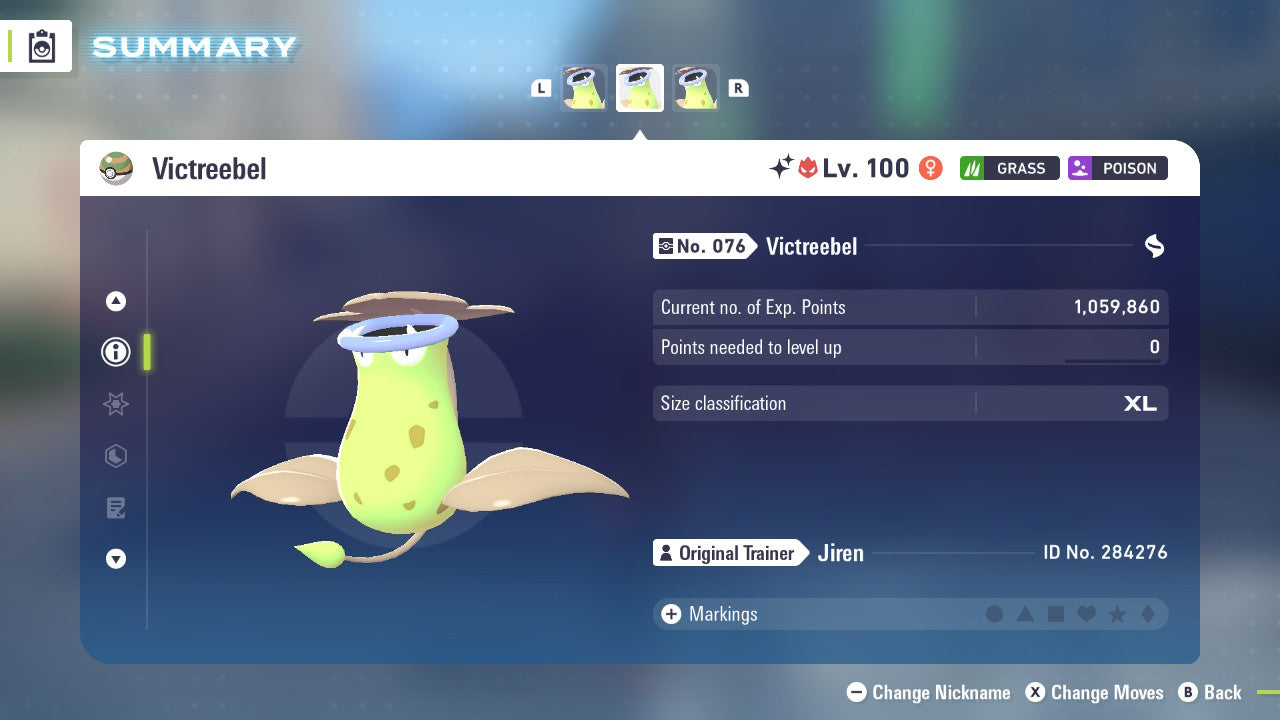
Task: Click the up arrow in sidebar
Action: coord(115,300)
